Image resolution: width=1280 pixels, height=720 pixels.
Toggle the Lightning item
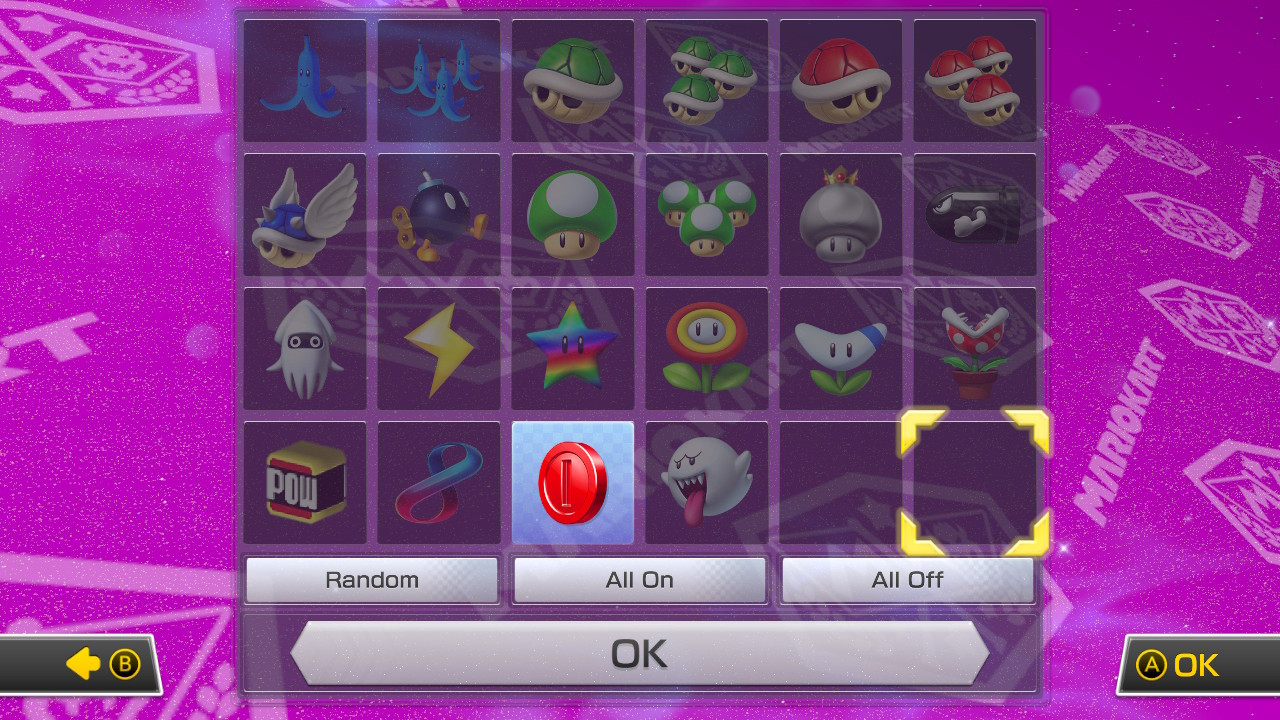tap(438, 348)
